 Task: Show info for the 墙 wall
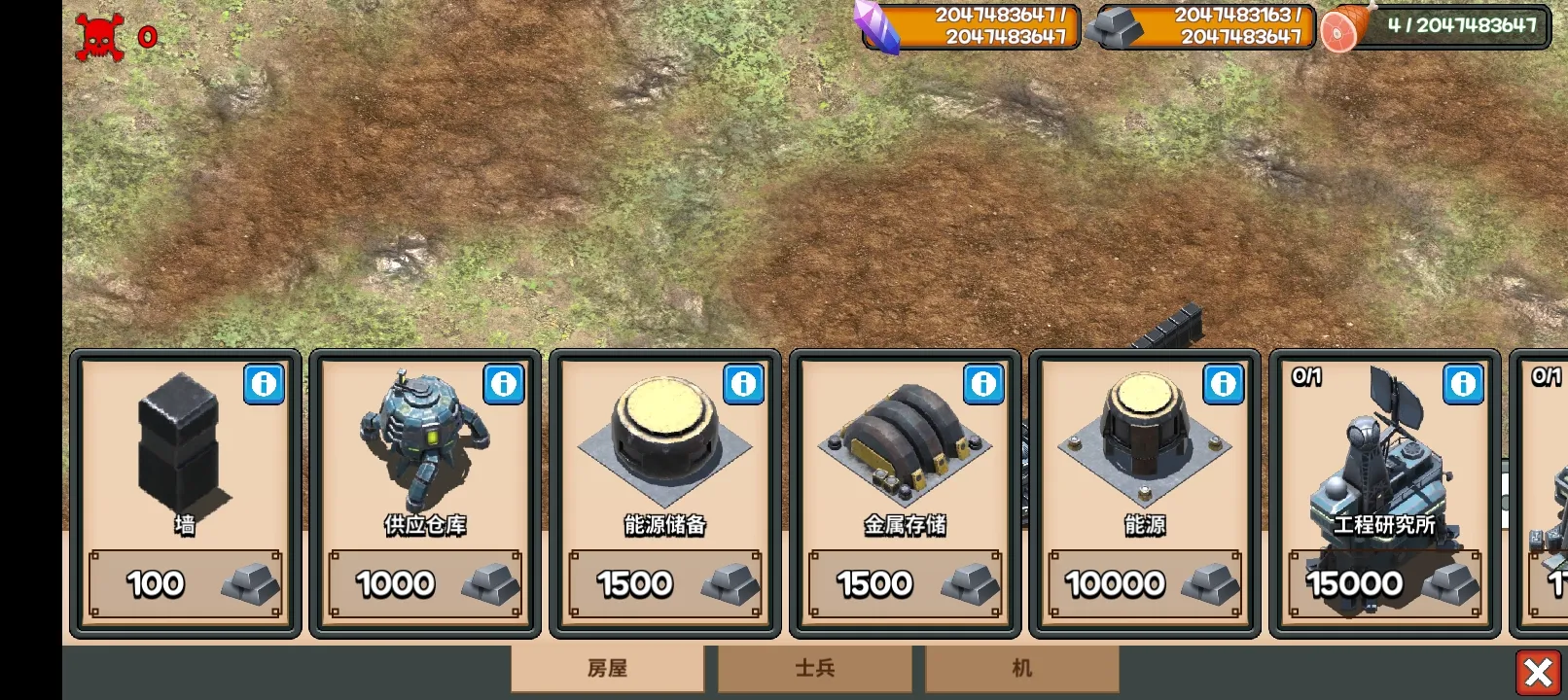264,384
